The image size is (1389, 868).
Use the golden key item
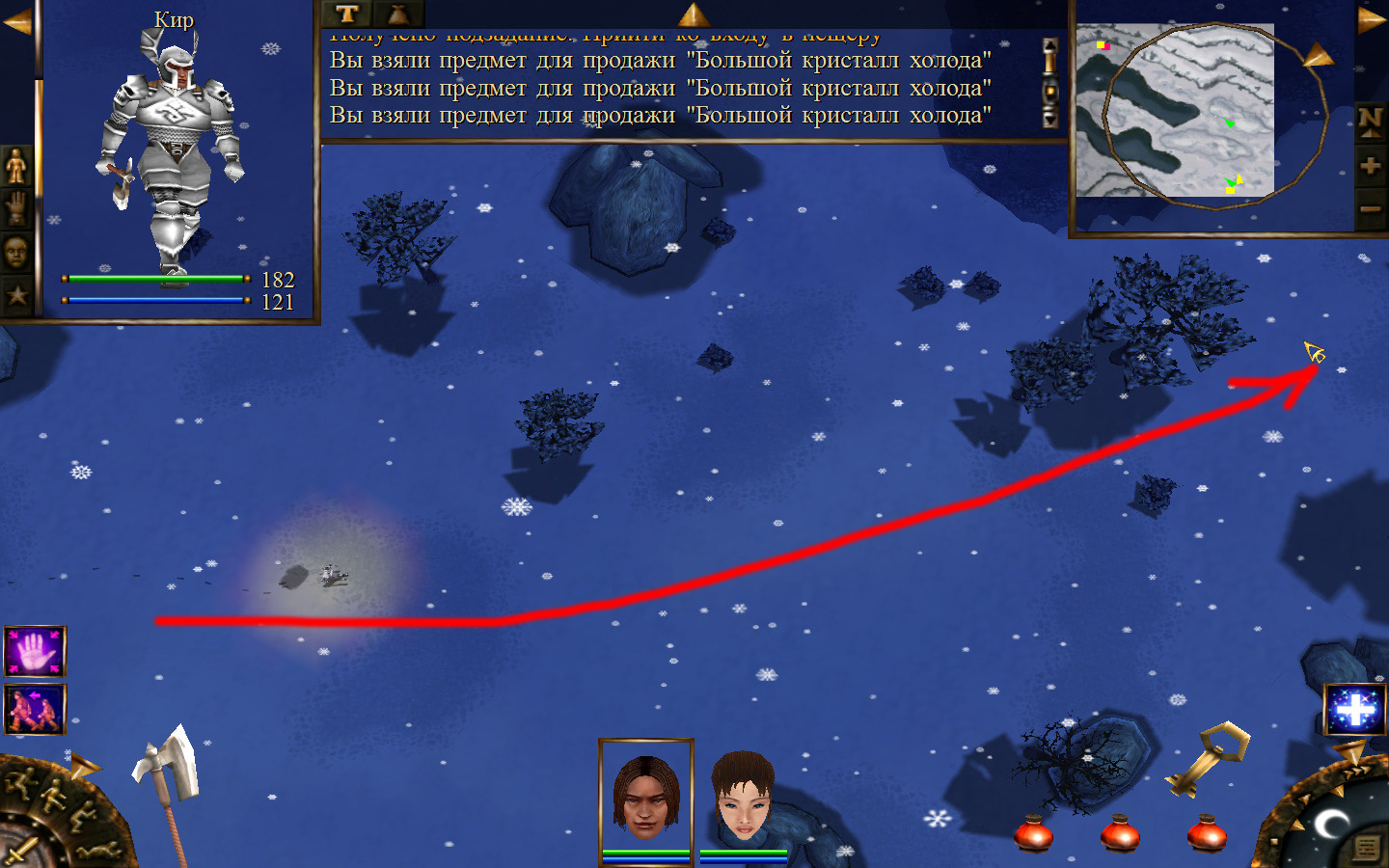point(1208,757)
